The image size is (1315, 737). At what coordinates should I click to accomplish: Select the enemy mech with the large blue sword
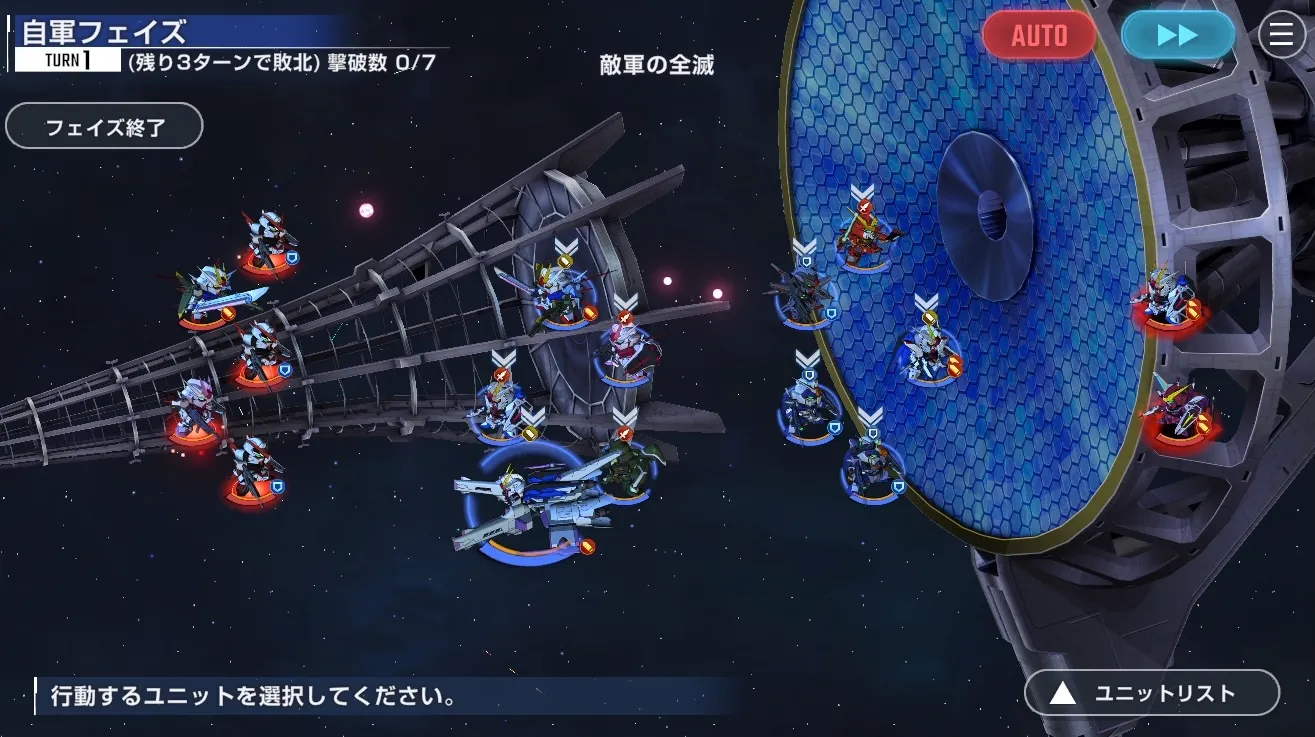pyautogui.click(x=212, y=294)
